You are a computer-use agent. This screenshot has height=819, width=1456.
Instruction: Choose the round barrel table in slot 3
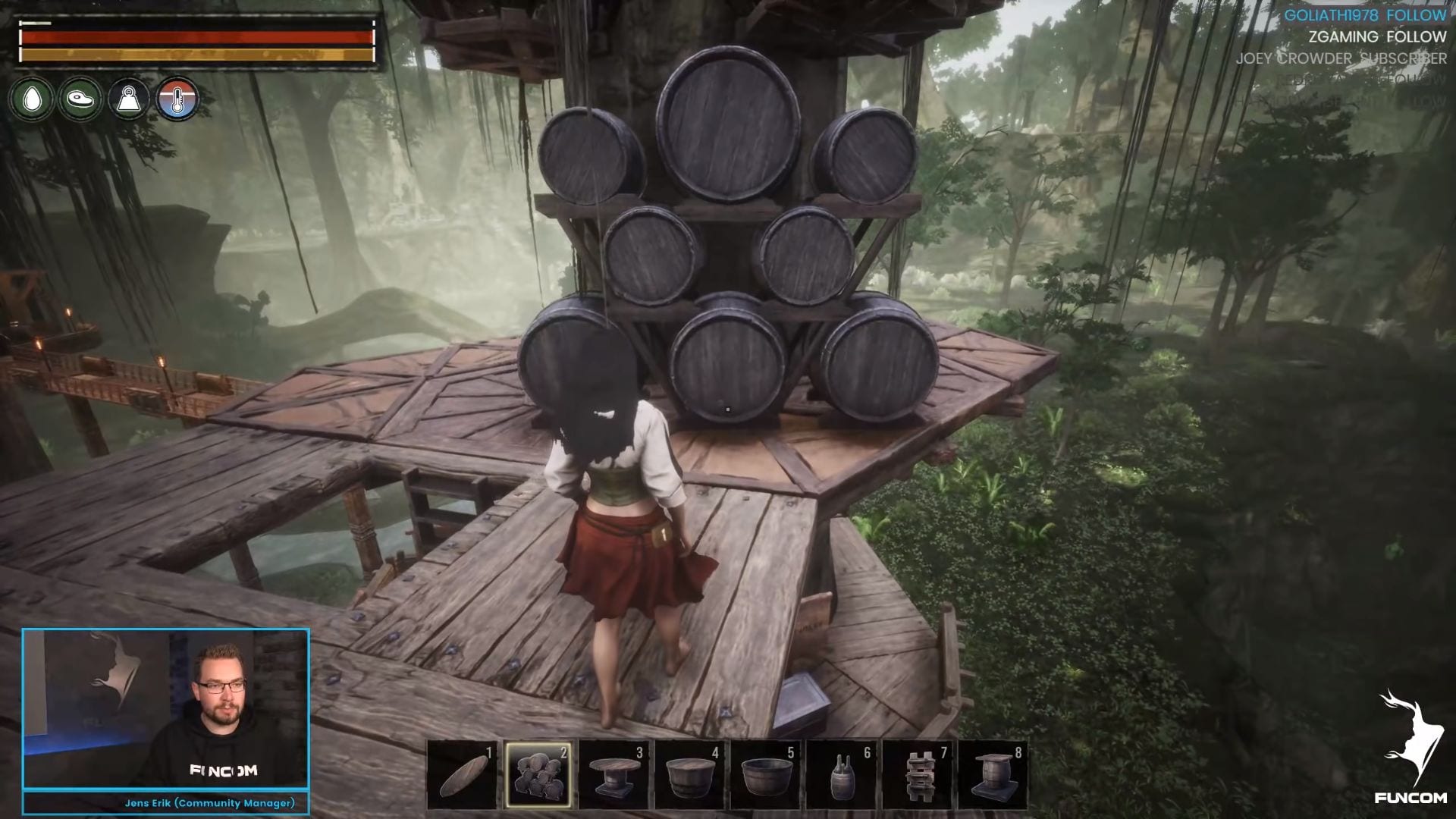coord(613,774)
